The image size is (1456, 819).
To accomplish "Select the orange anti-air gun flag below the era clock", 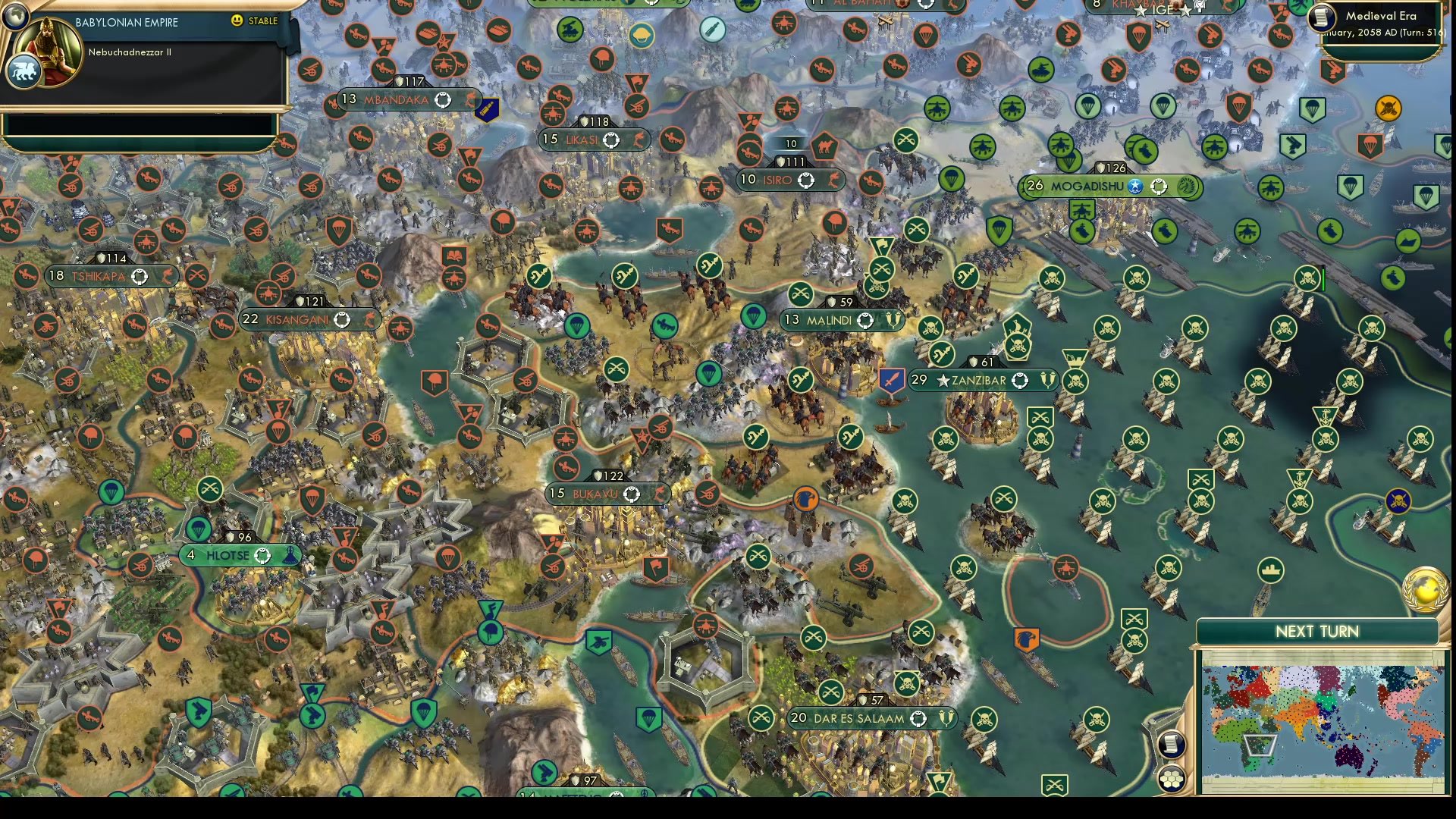I will (x=1335, y=71).
